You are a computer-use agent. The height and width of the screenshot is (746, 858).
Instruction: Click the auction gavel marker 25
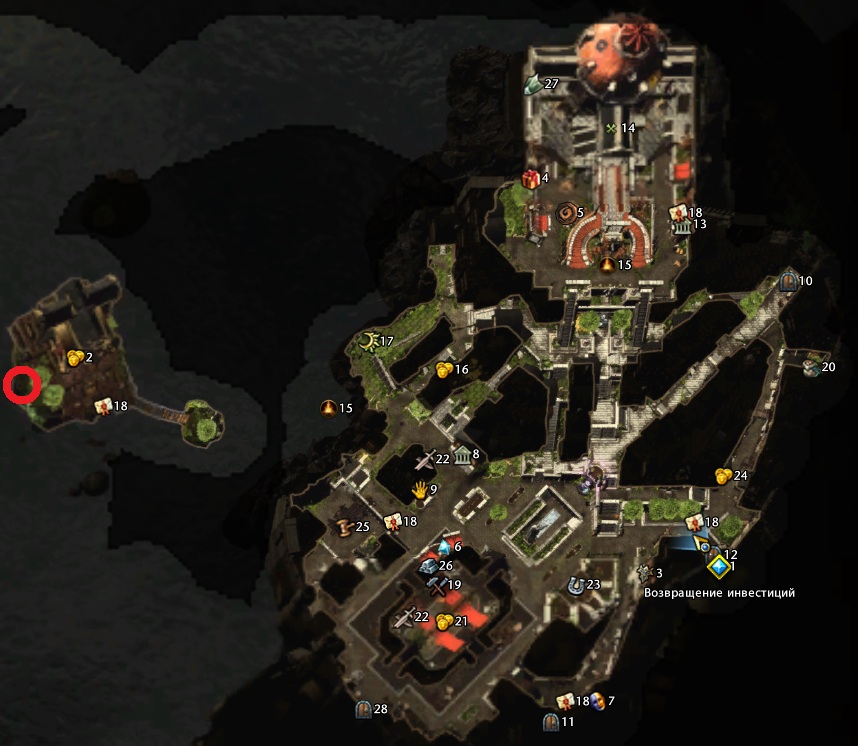345,527
